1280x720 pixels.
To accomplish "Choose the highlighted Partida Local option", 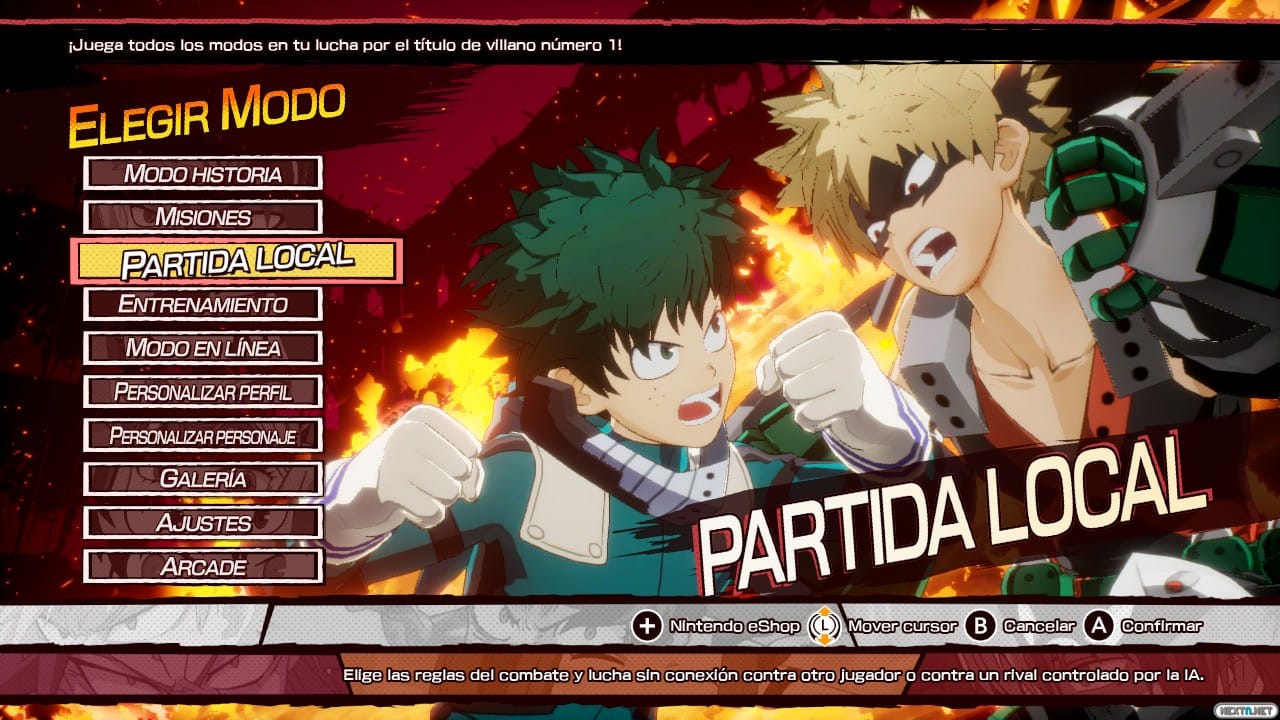I will [237, 260].
